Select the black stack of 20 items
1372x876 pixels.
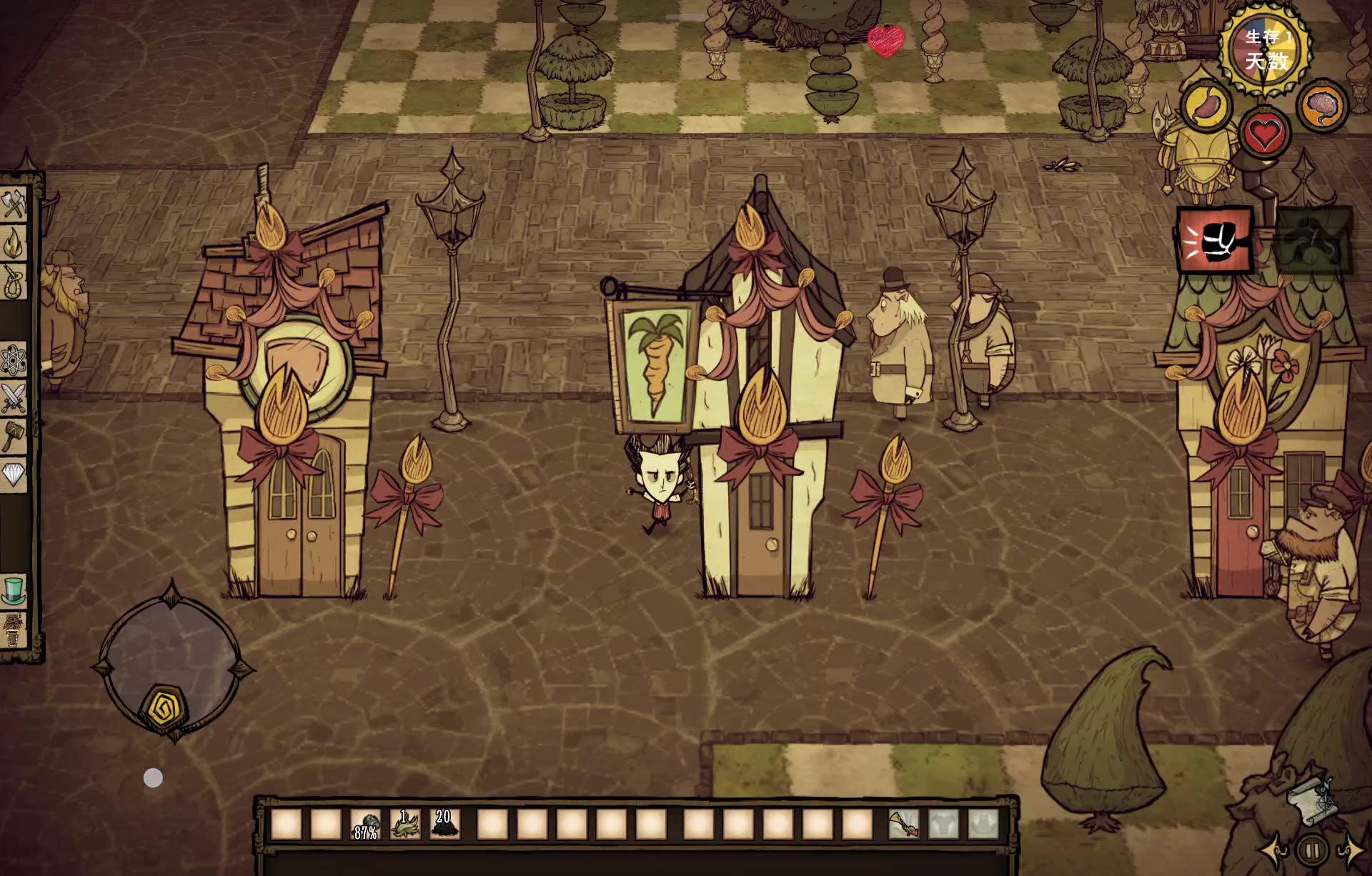(444, 825)
